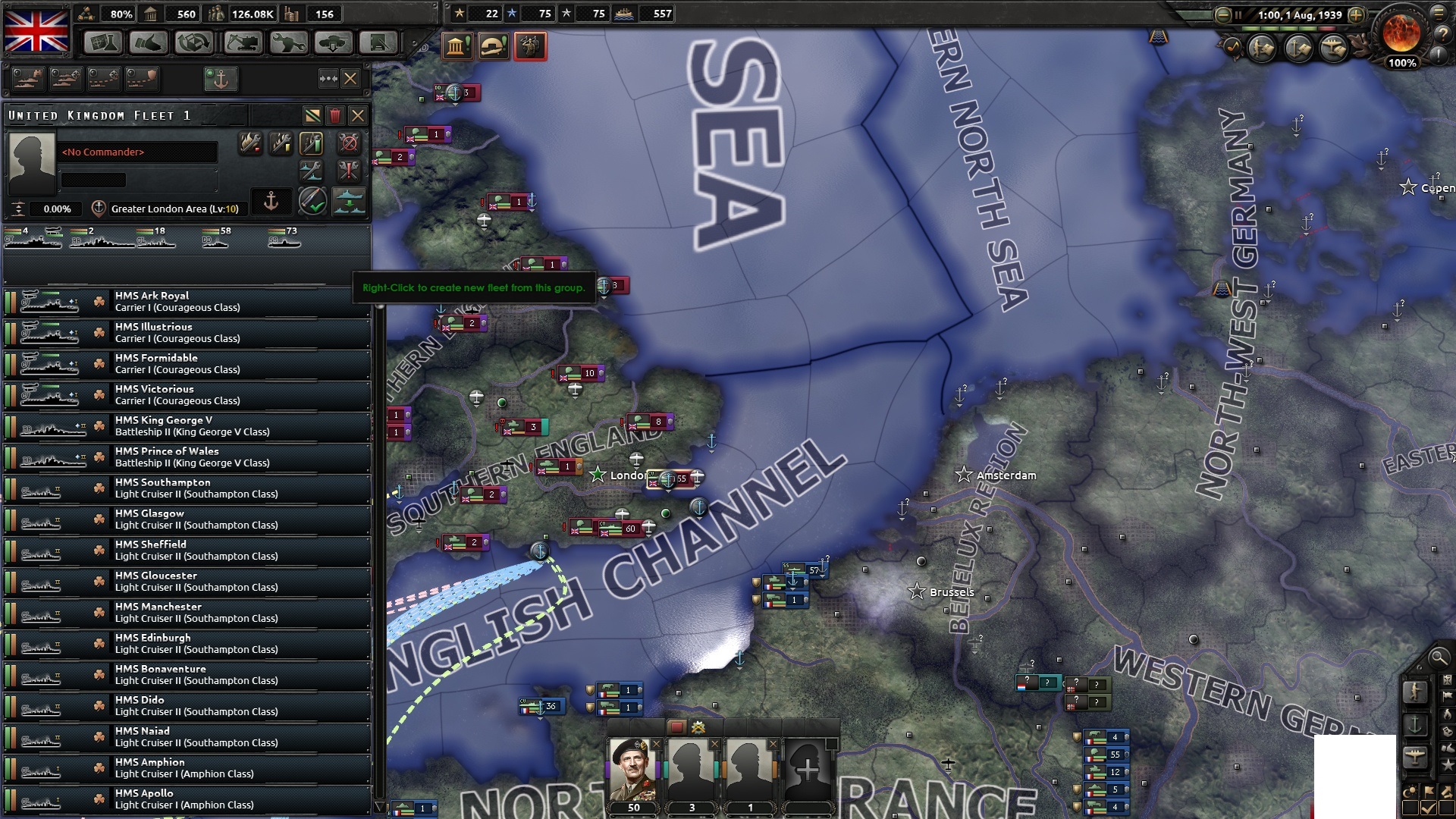Open the Logistics view
The image size is (1456, 819).
[380, 43]
